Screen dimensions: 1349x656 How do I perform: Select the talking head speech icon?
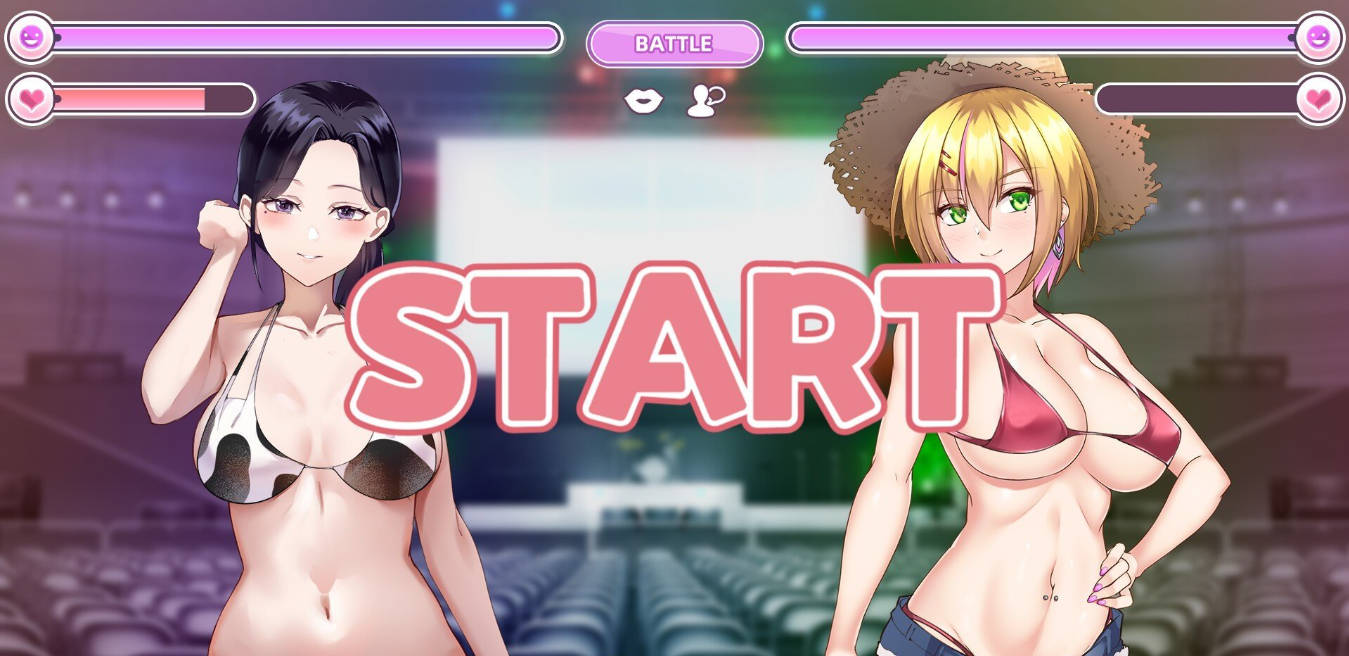[x=705, y=100]
